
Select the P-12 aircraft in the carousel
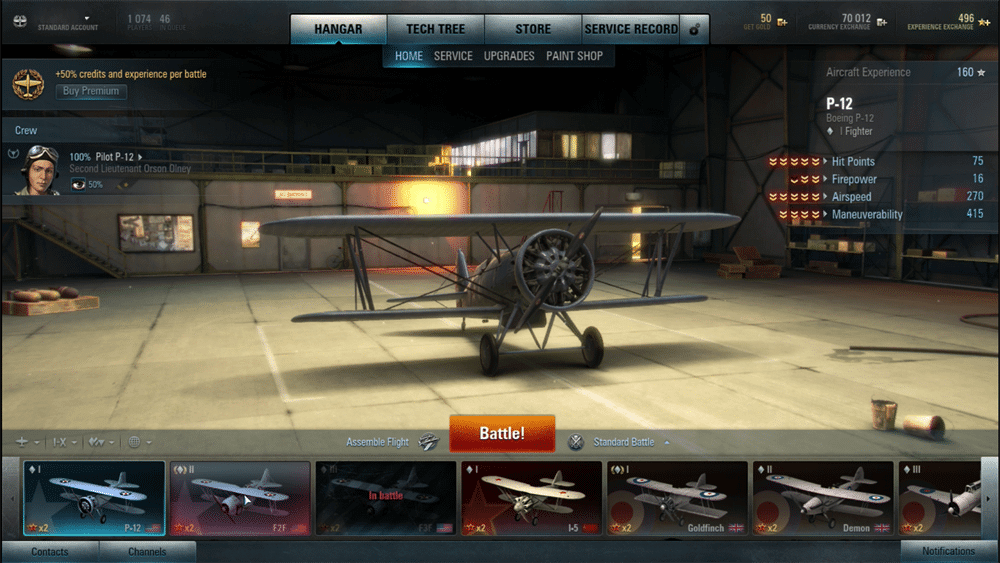click(x=94, y=498)
